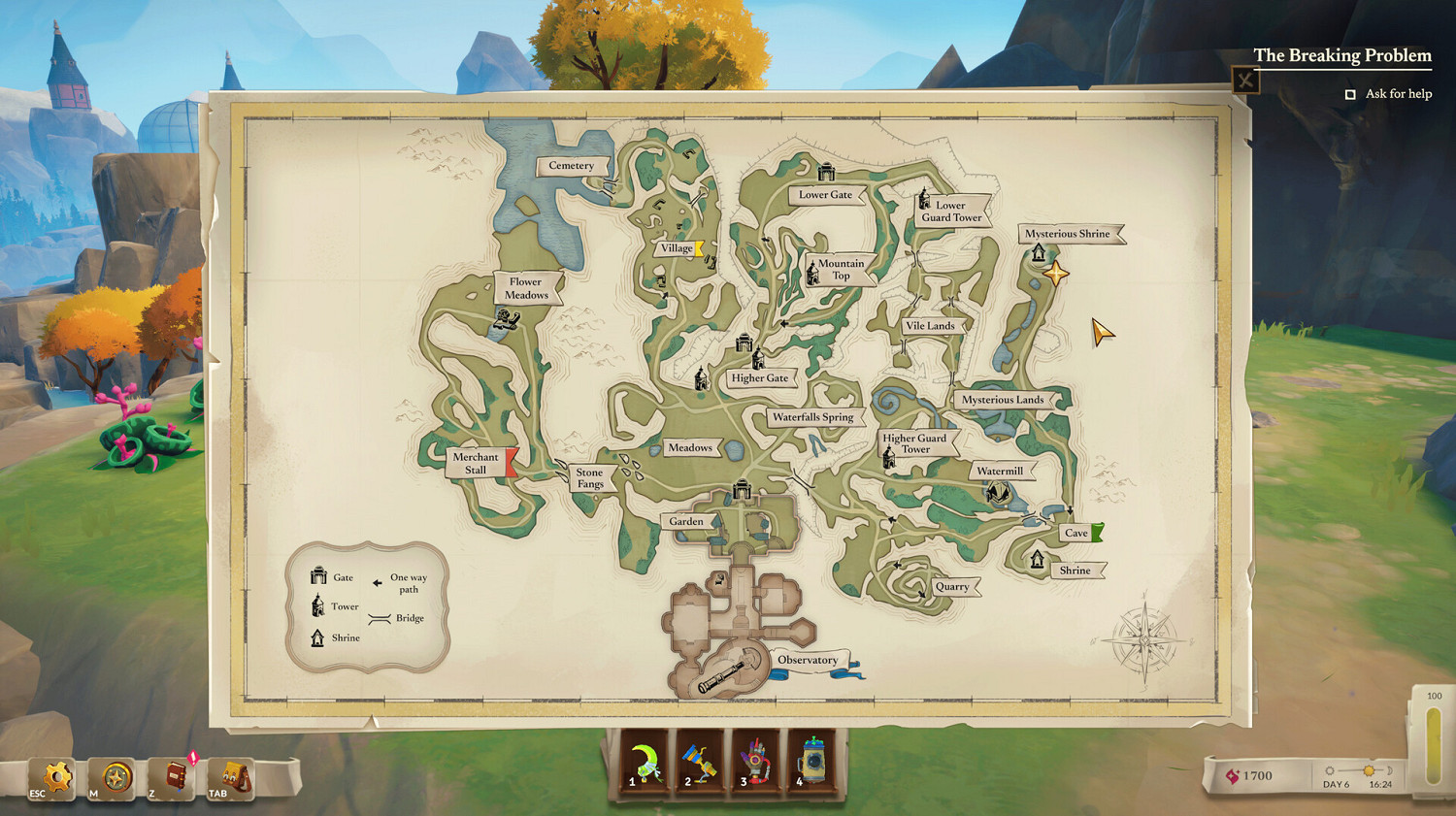This screenshot has height=816, width=1456.
Task: Click the quest title The Breaking Problem
Action: point(1343,55)
